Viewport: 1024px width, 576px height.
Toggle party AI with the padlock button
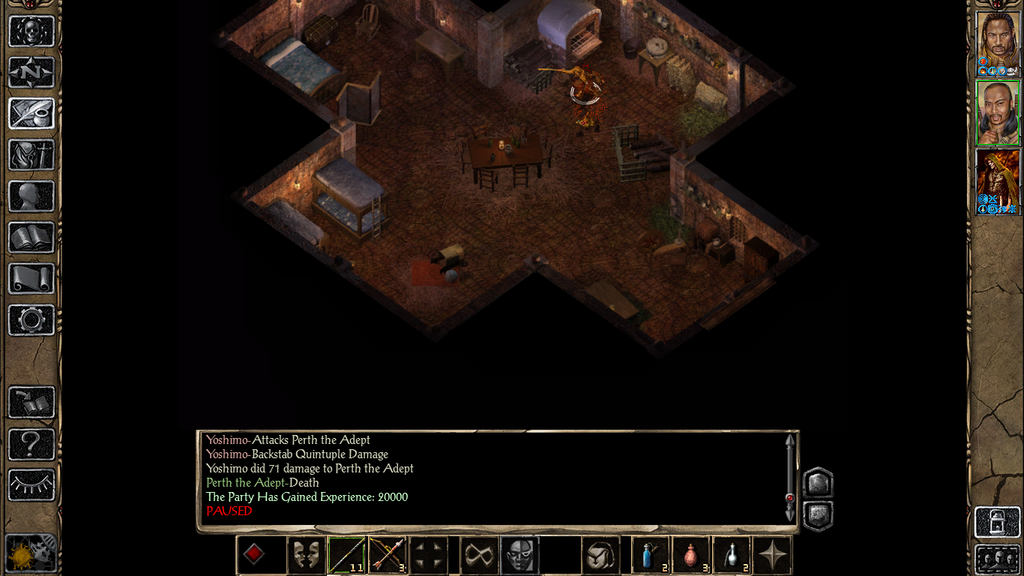[997, 521]
